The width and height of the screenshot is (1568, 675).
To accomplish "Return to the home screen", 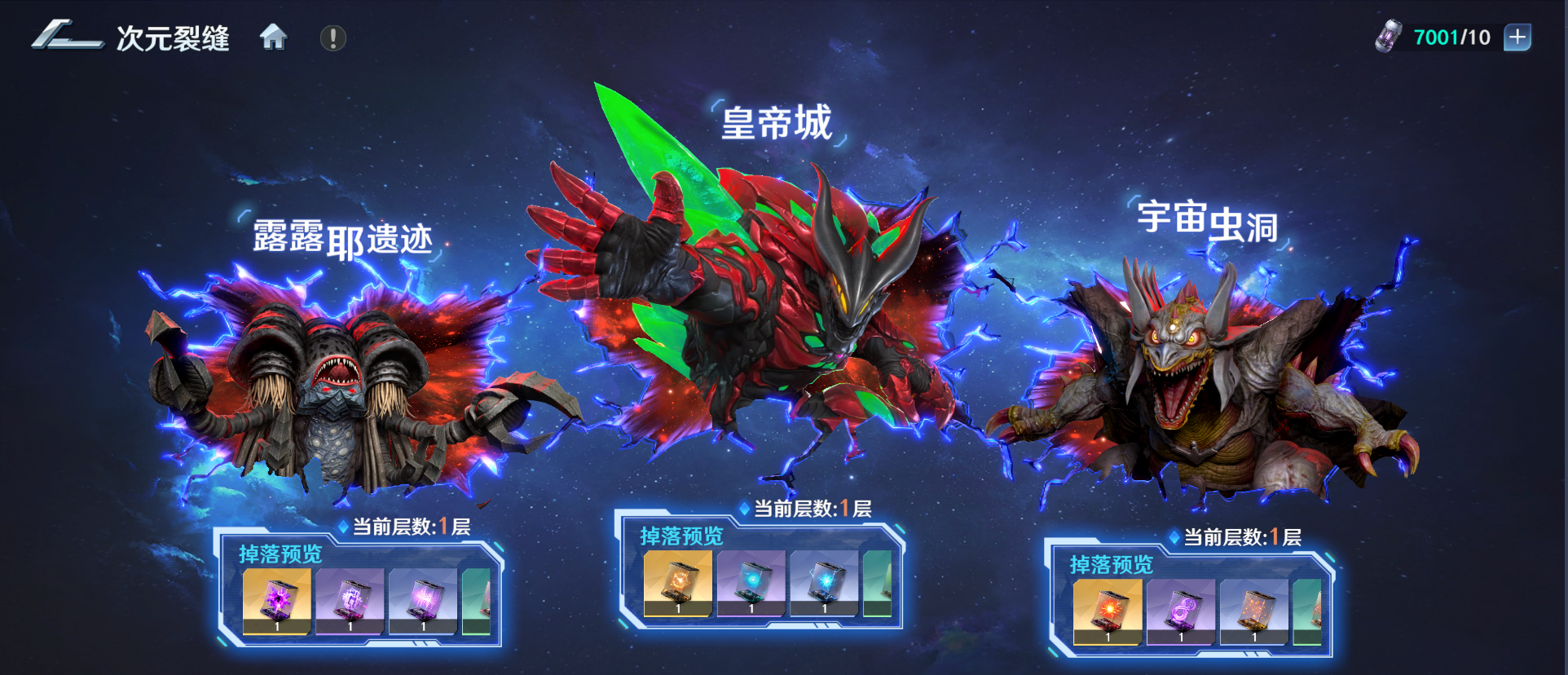I will pyautogui.click(x=273, y=37).
